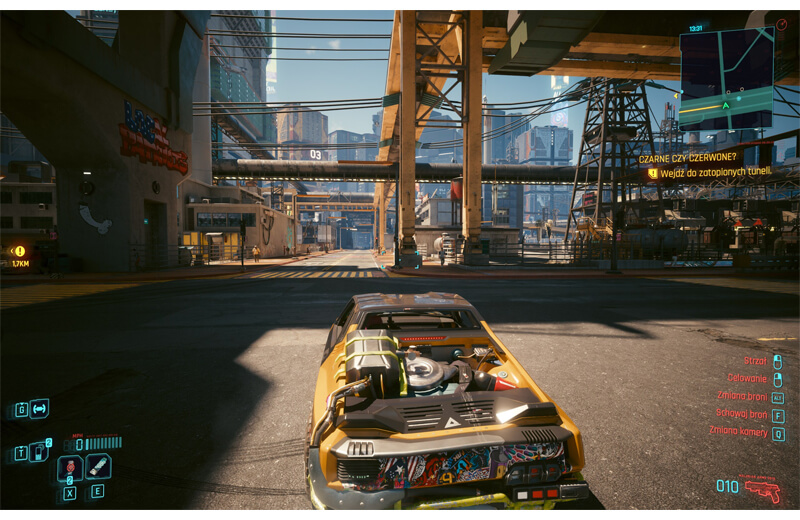Click the red compass icon above the minimap
Screen dimensions: 800x520
(x=780, y=22)
